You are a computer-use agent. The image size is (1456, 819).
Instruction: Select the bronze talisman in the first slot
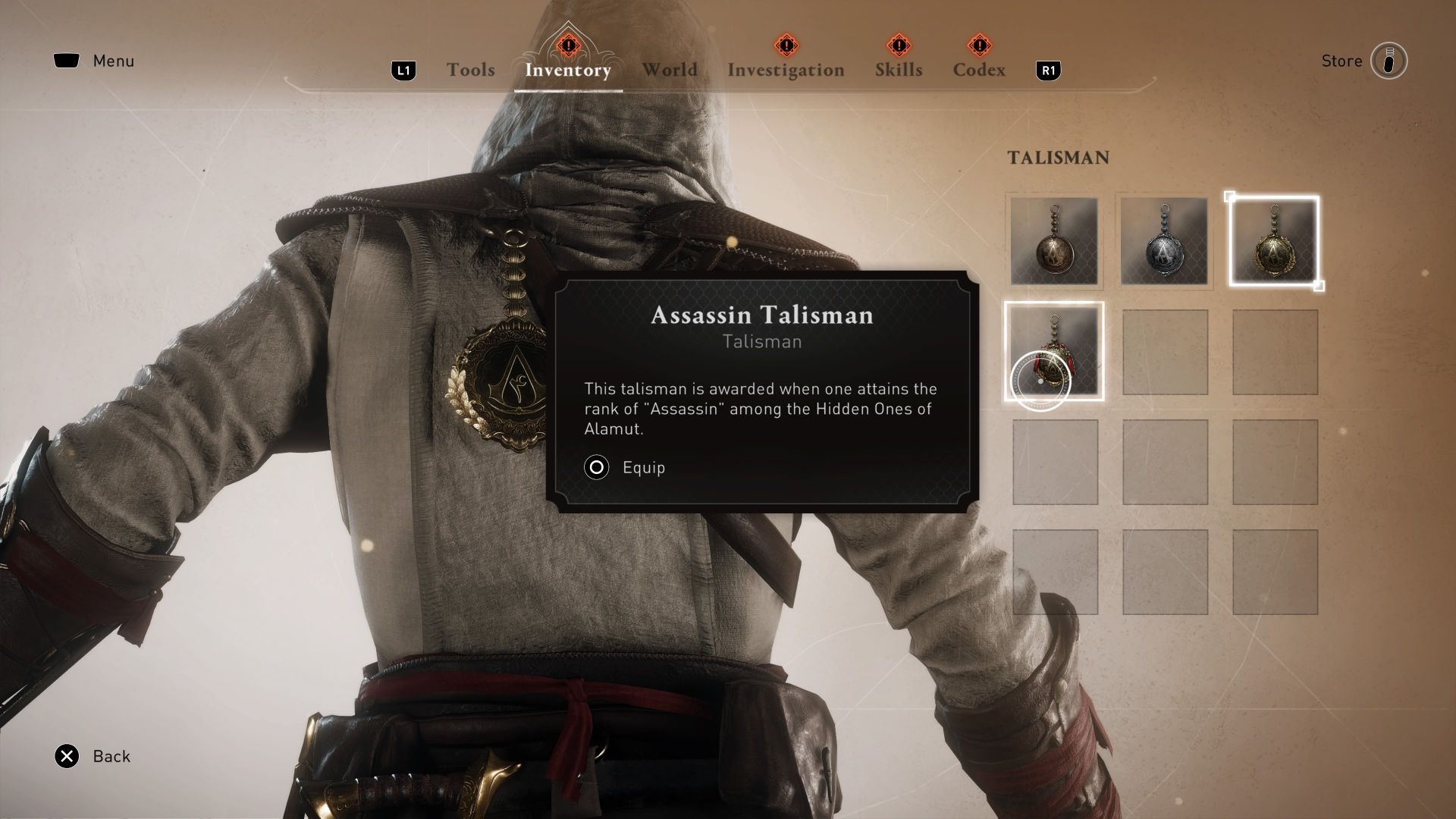pyautogui.click(x=1054, y=241)
